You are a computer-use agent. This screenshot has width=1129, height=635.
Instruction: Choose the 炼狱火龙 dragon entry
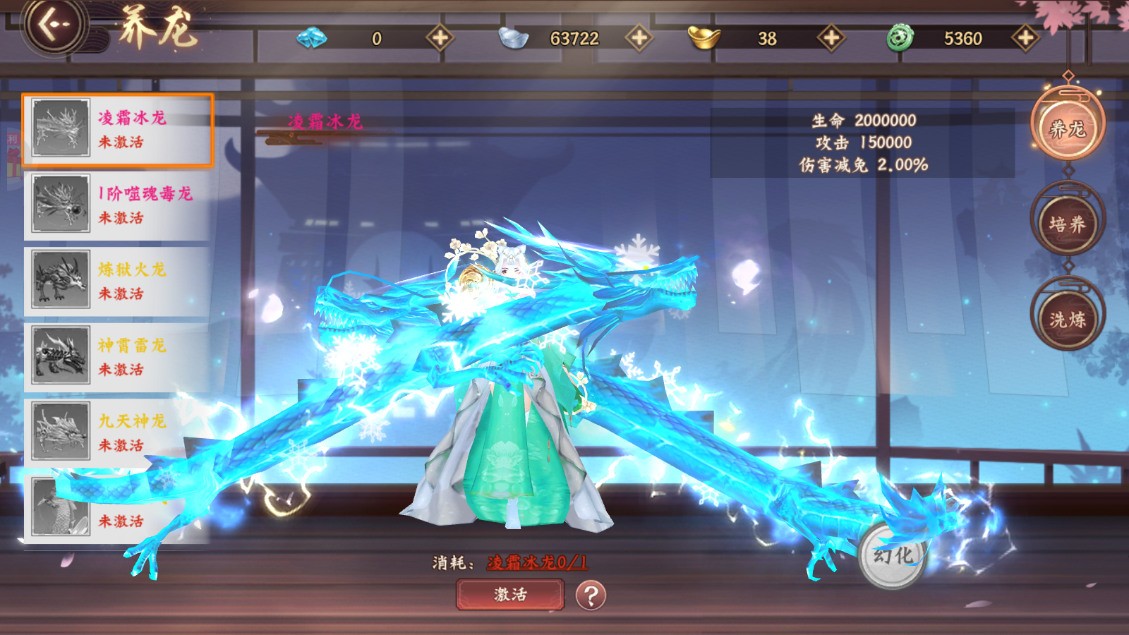[x=118, y=281]
